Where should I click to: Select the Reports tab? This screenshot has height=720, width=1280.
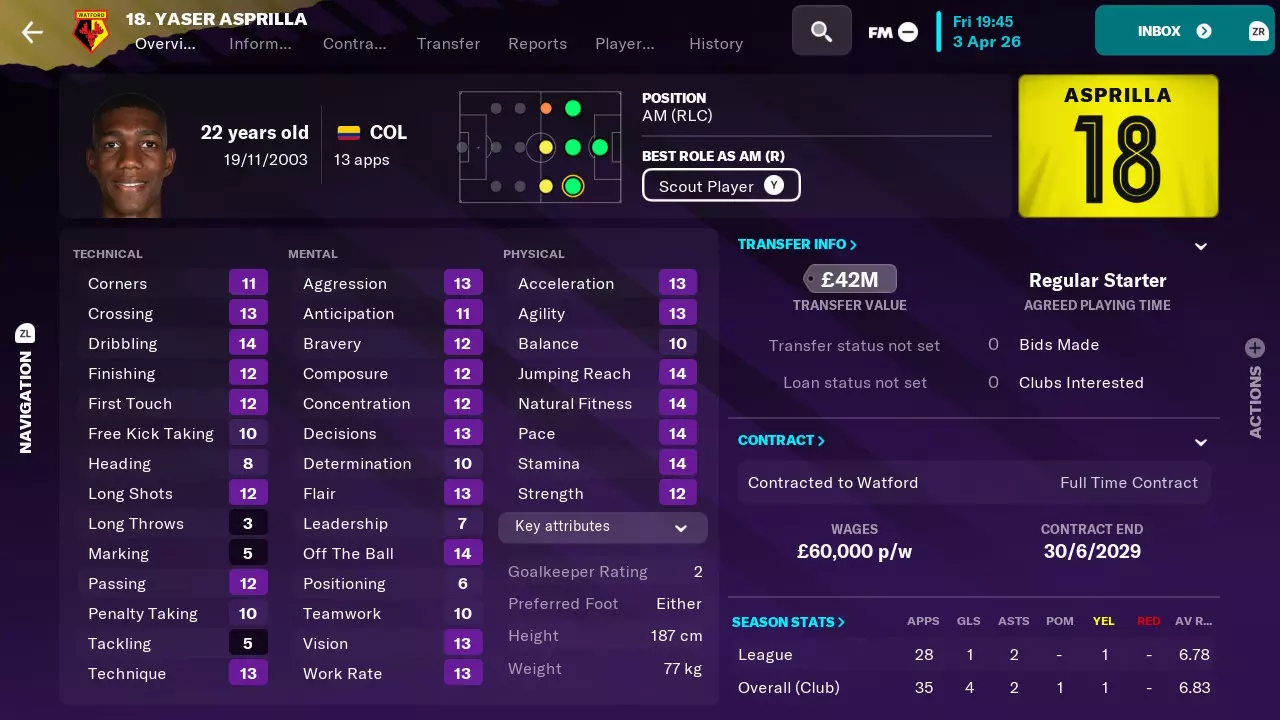[537, 44]
